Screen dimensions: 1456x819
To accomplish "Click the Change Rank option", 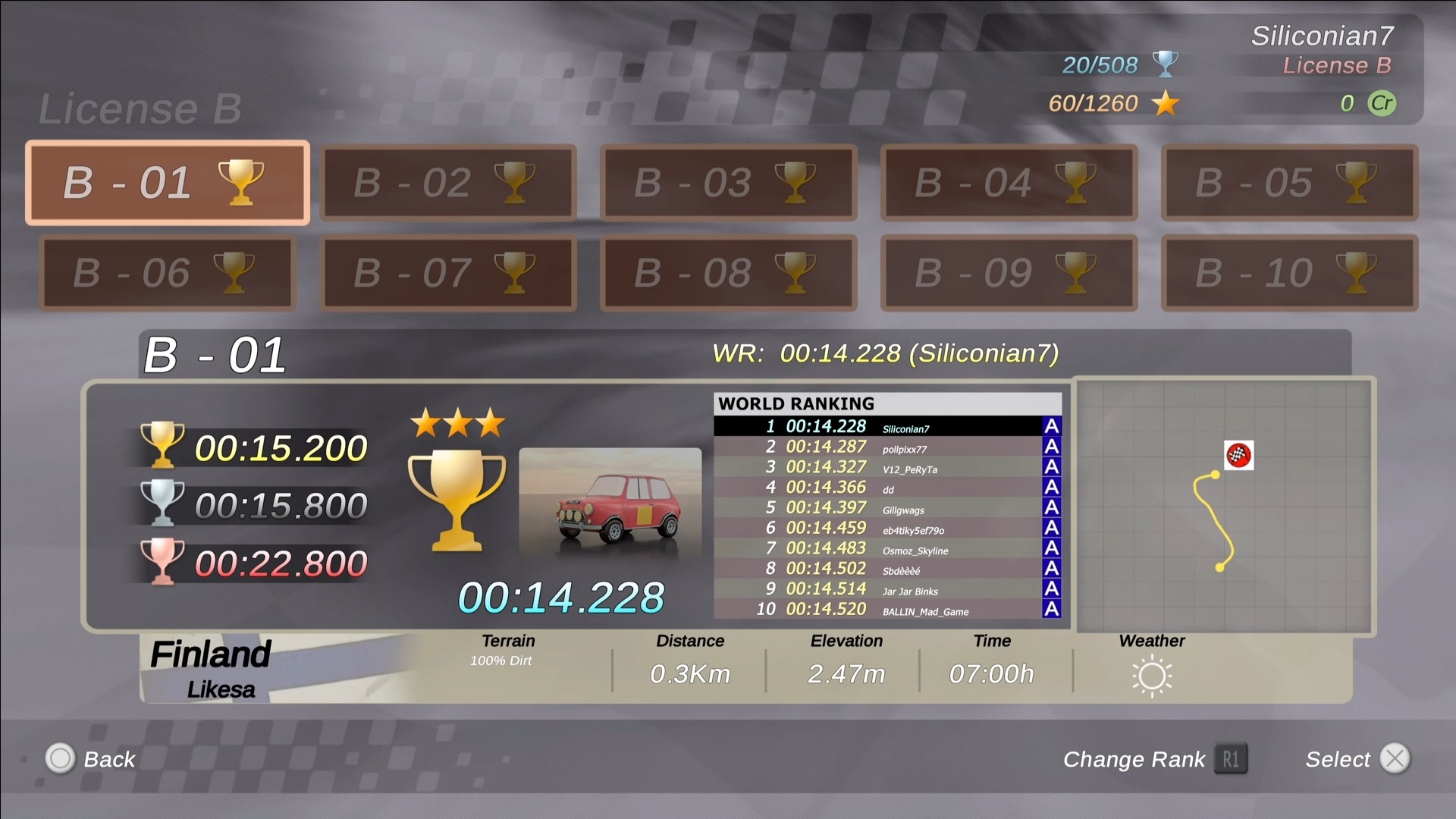I will coord(1154,759).
